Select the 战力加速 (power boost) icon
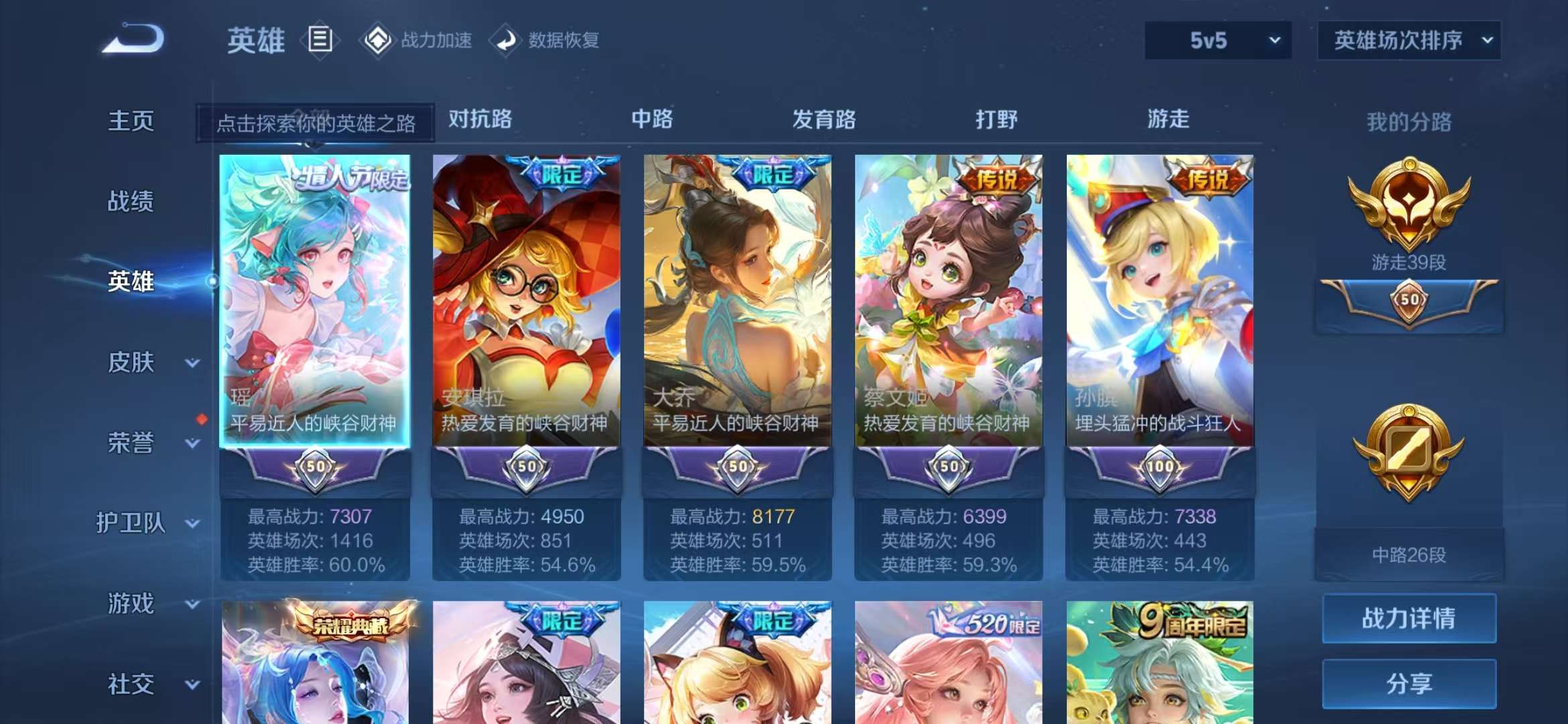 (x=379, y=39)
